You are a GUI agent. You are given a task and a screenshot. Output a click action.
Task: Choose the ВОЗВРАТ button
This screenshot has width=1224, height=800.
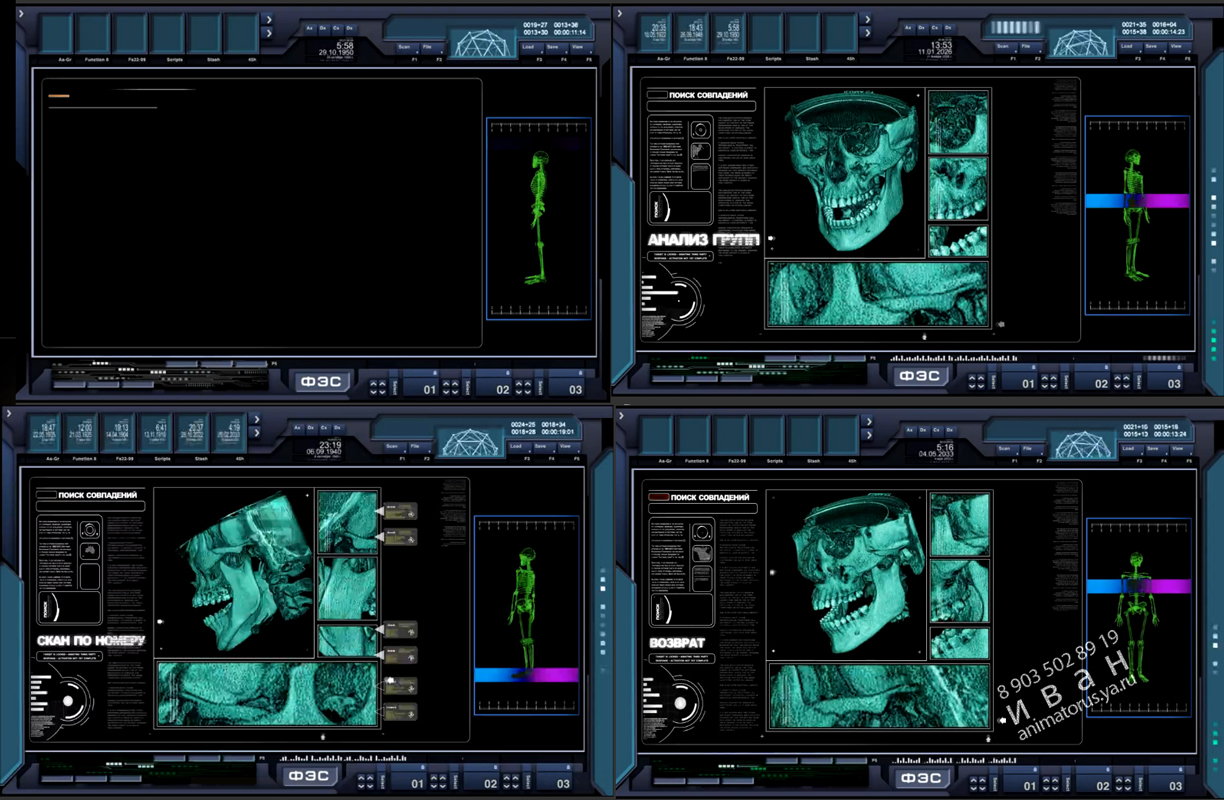click(x=677, y=643)
